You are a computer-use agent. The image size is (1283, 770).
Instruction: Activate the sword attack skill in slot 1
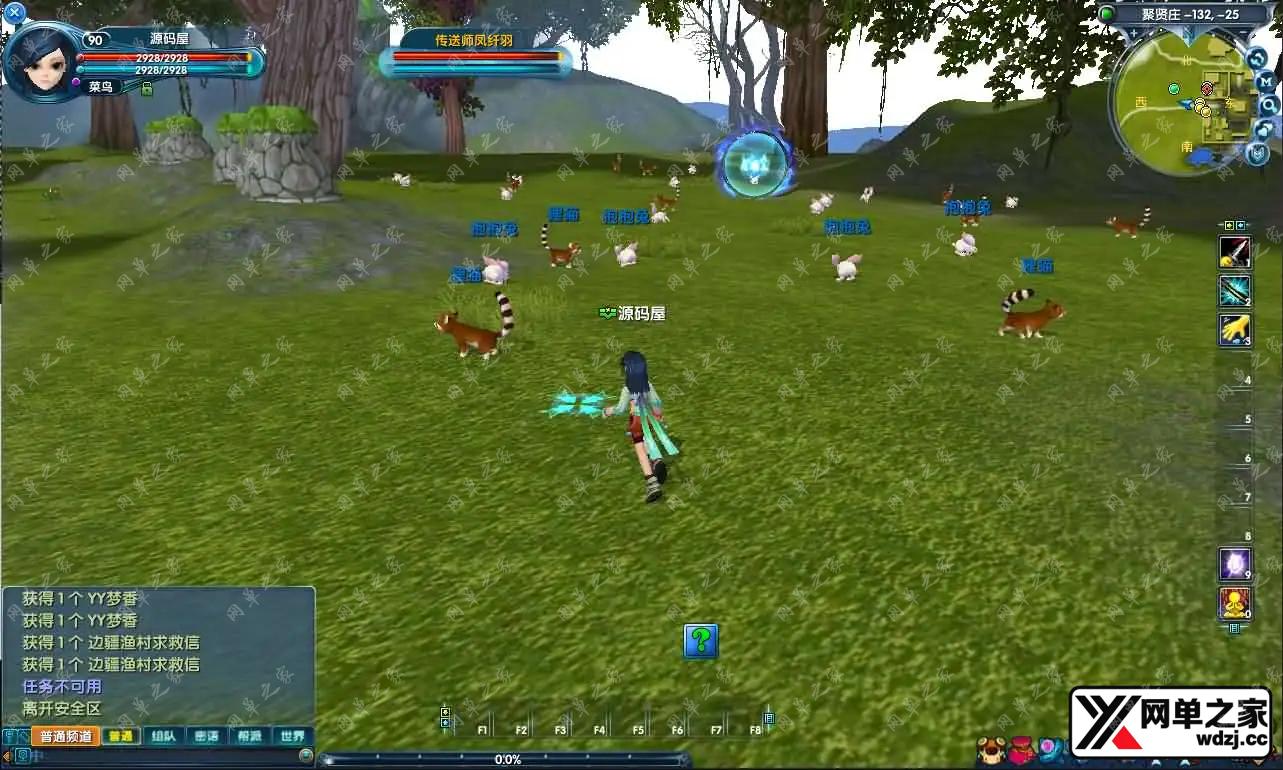[1234, 252]
